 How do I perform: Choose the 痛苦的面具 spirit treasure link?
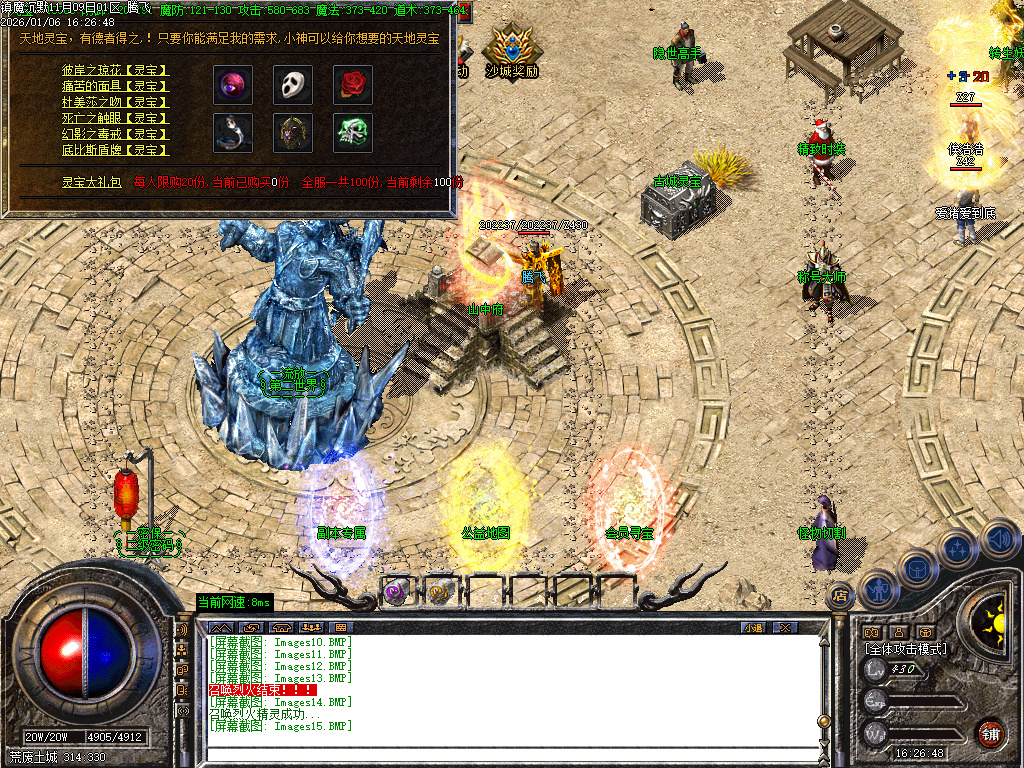pyautogui.click(x=115, y=86)
